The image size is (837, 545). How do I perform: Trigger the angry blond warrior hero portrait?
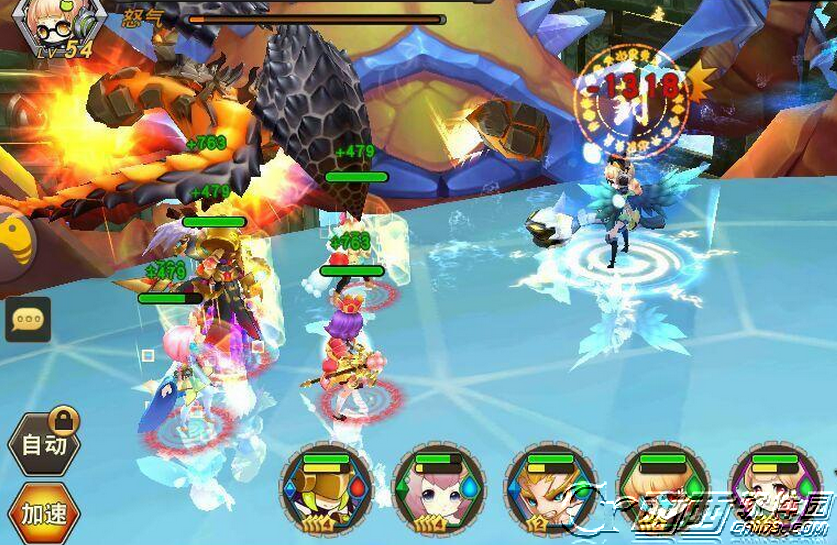[x=550, y=491]
